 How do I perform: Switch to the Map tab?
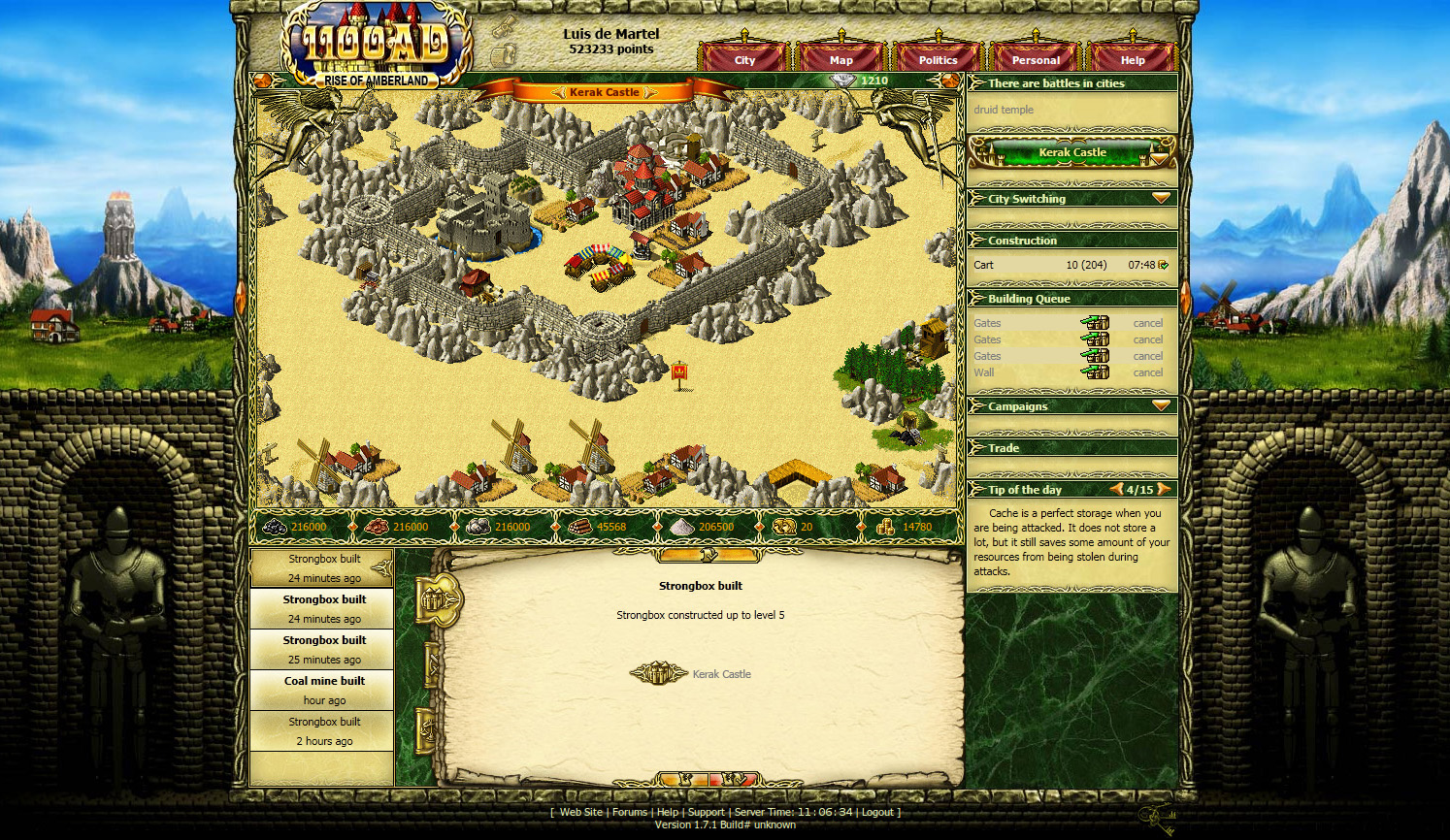840,59
